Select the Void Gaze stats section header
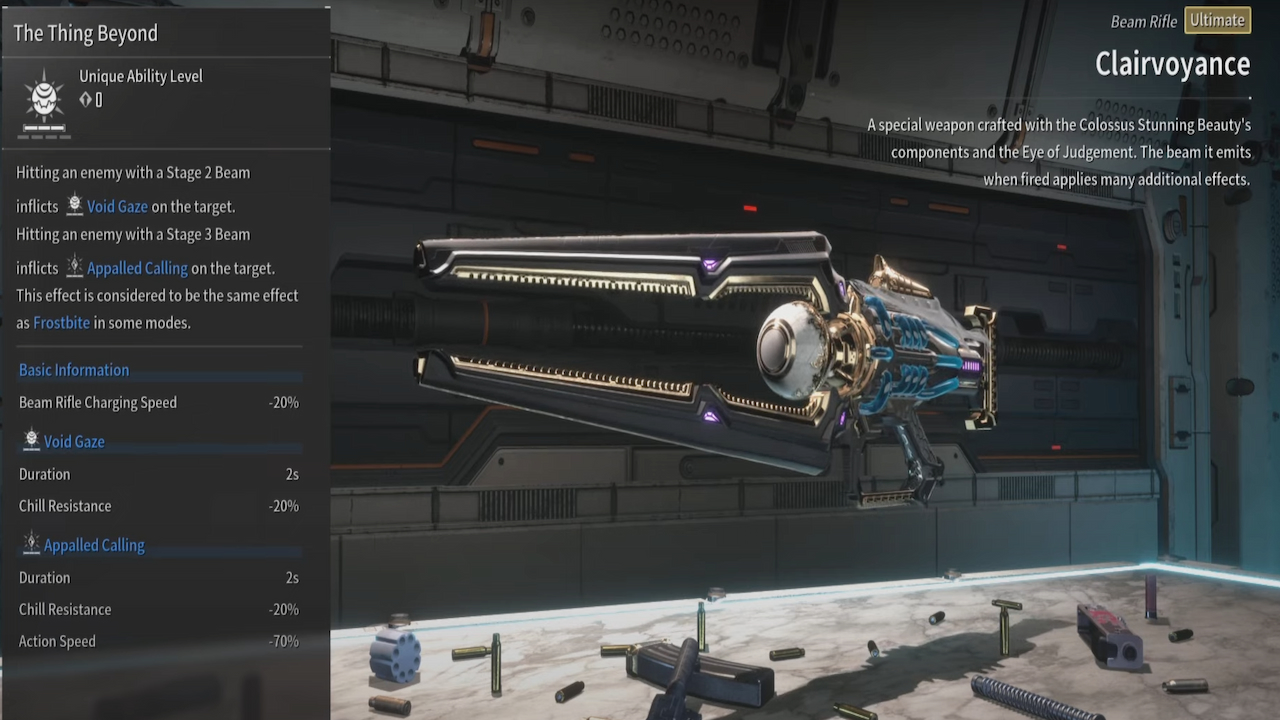This screenshot has height=720, width=1280. tap(74, 441)
